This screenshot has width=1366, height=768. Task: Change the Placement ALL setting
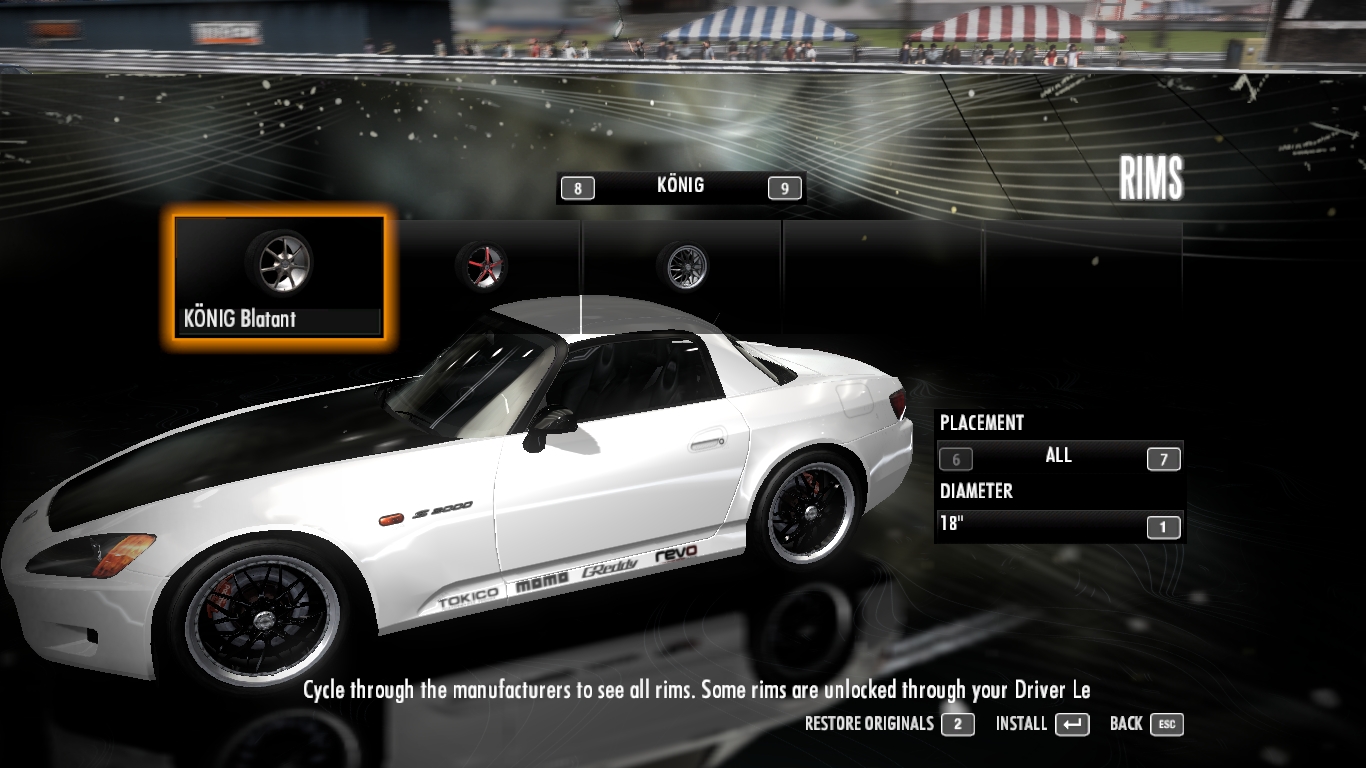point(1058,457)
